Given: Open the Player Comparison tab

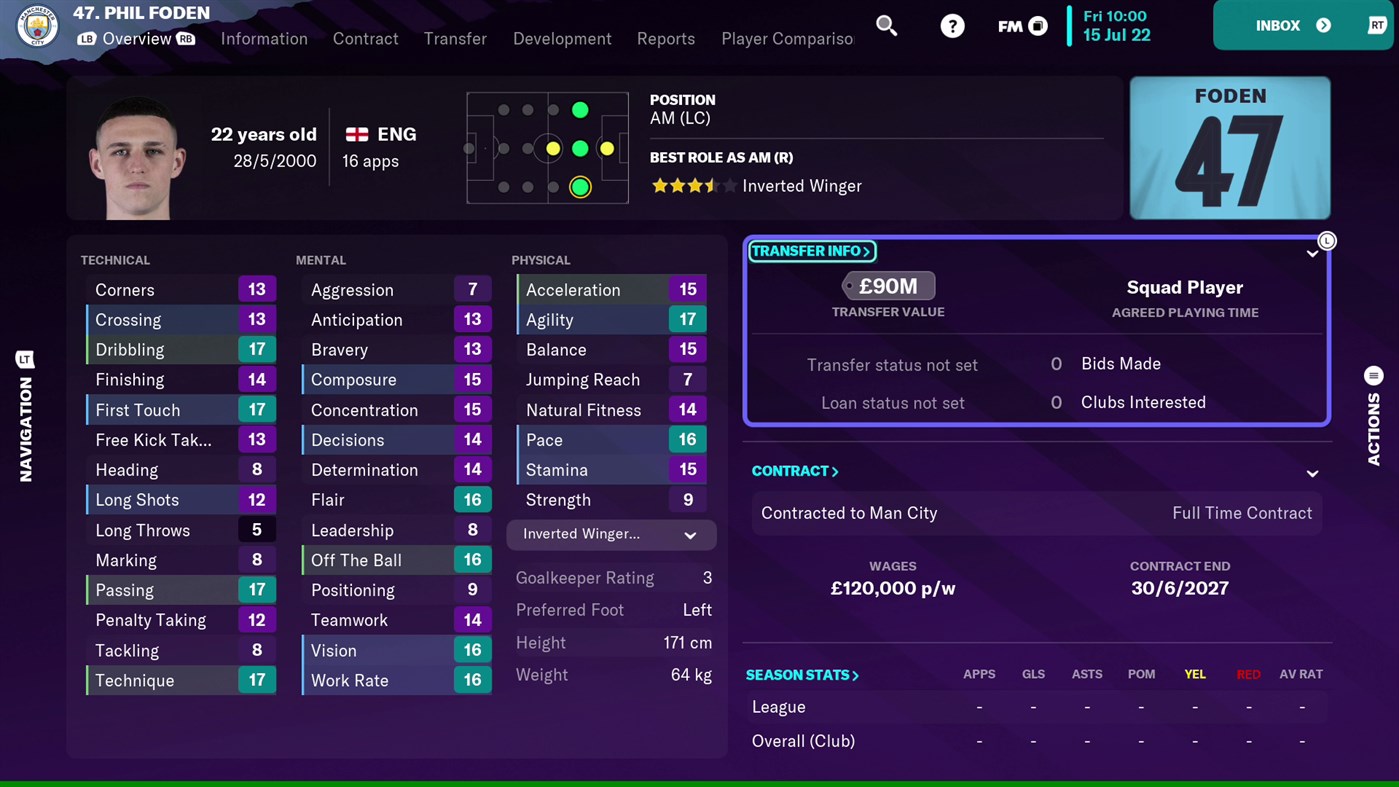Looking at the screenshot, I should pyautogui.click(x=787, y=39).
